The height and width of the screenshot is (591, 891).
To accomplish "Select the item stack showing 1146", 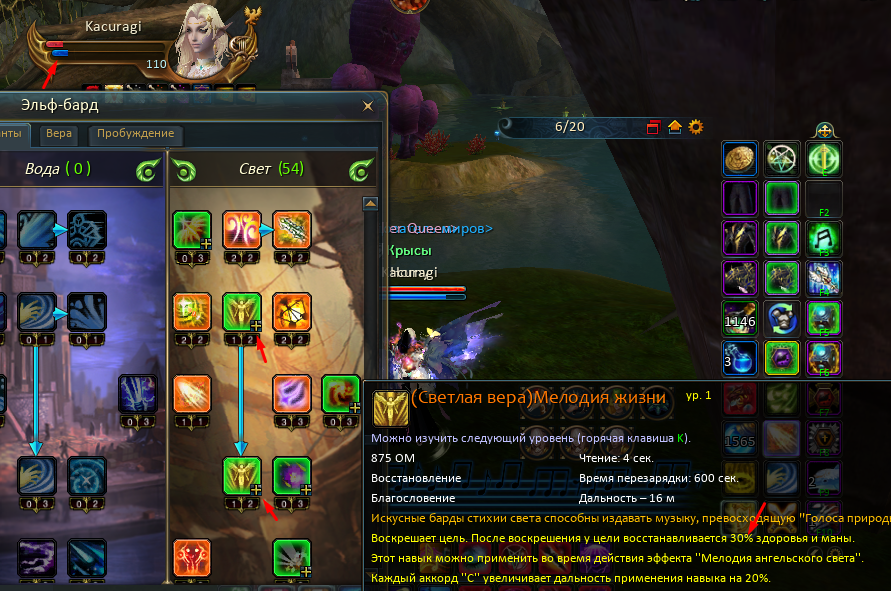I will click(742, 318).
